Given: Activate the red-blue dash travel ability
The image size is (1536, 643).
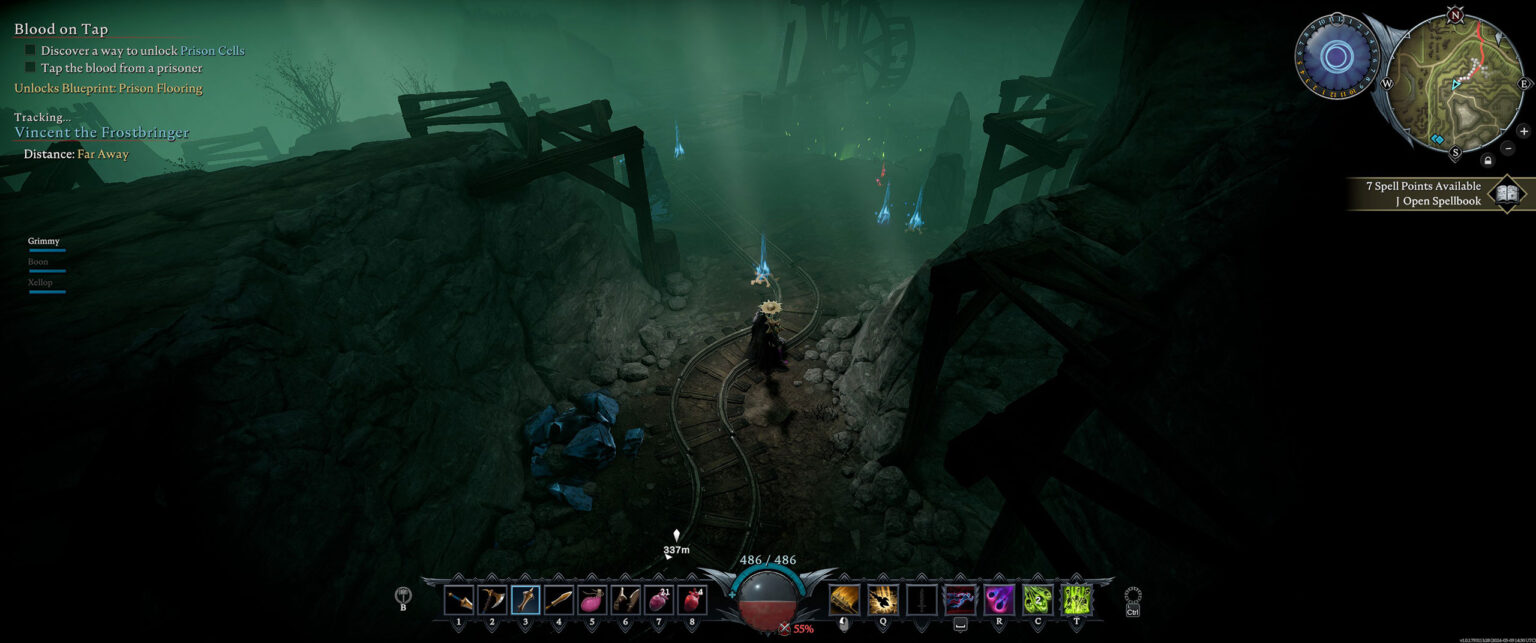Looking at the screenshot, I should (x=960, y=599).
